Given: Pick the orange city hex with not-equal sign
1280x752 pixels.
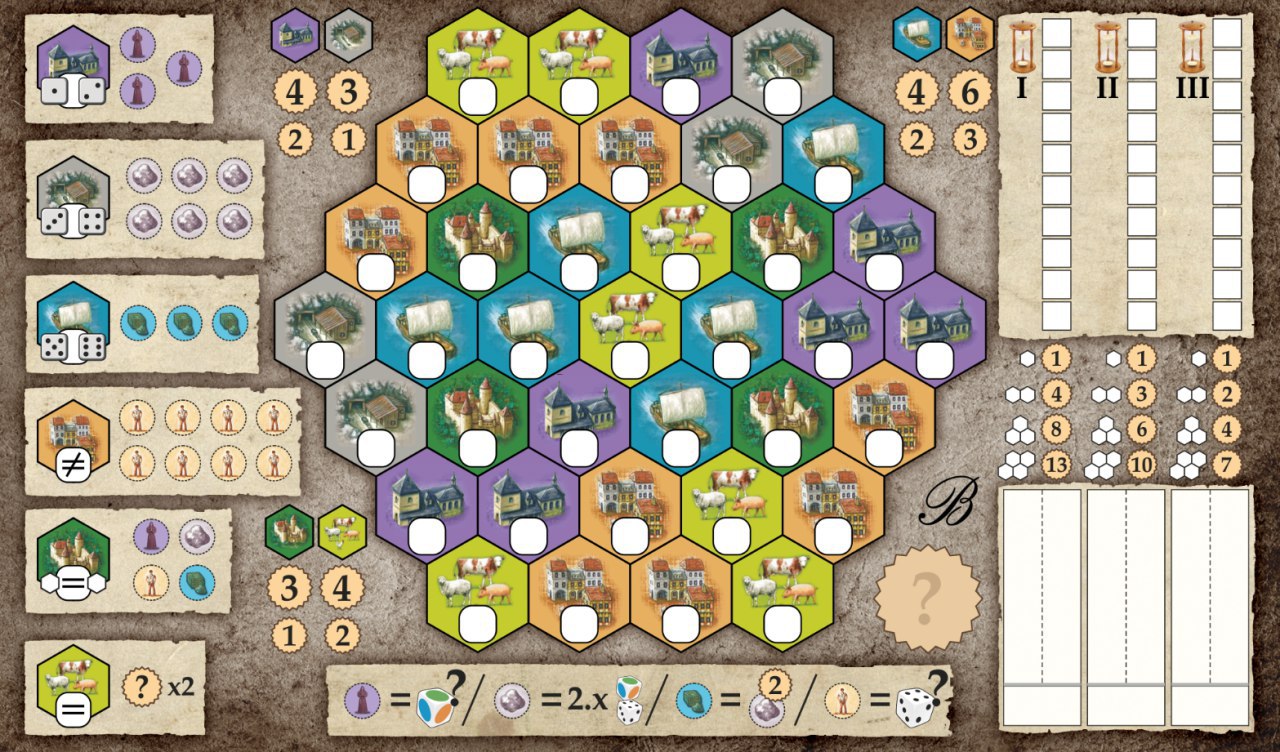Looking at the screenshot, I should click(x=73, y=444).
